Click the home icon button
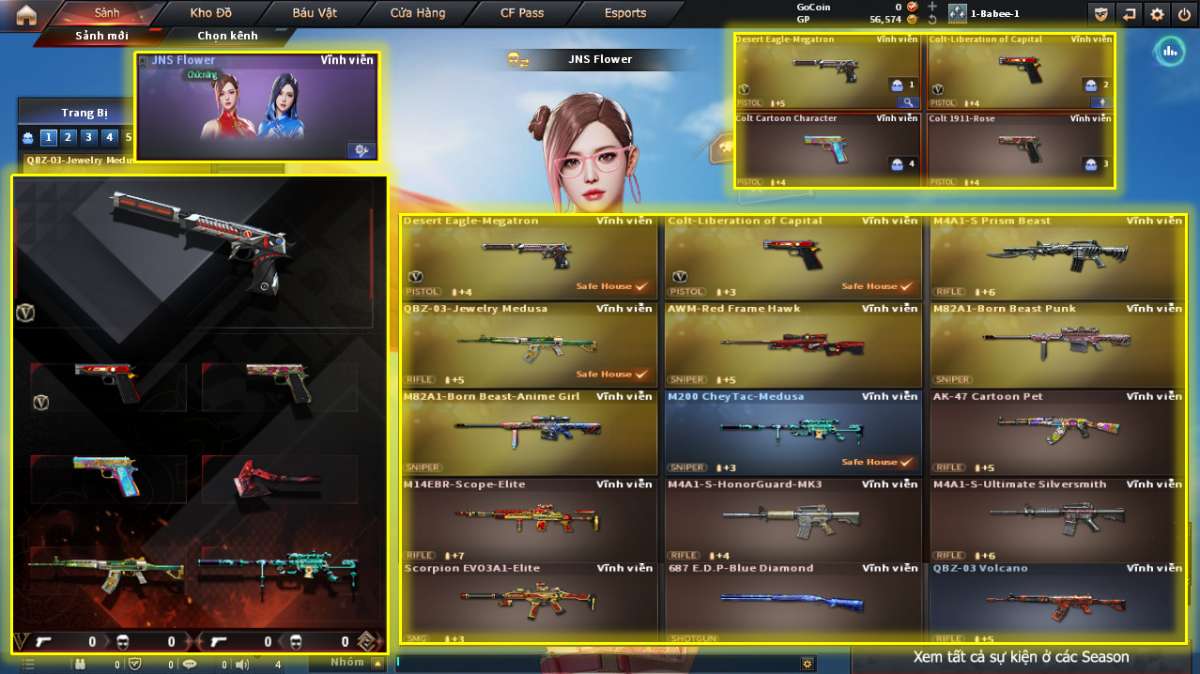1200x674 pixels. tap(26, 14)
